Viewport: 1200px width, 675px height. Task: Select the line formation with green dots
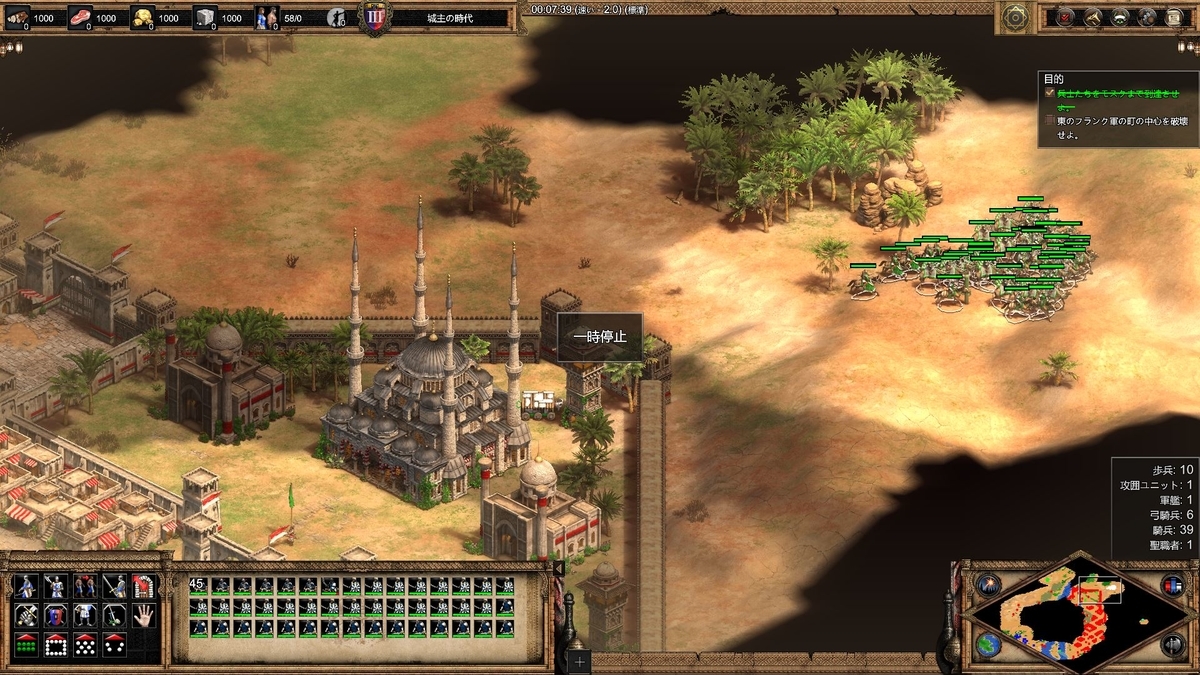(x=25, y=643)
